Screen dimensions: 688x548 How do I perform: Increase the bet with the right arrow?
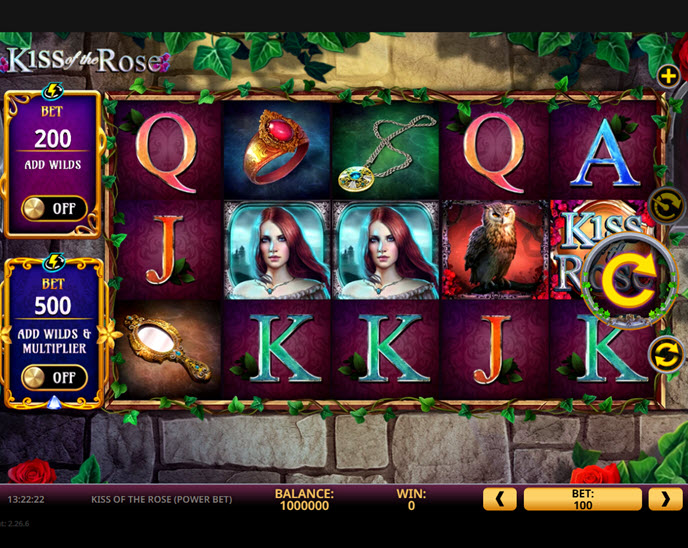(x=664, y=499)
